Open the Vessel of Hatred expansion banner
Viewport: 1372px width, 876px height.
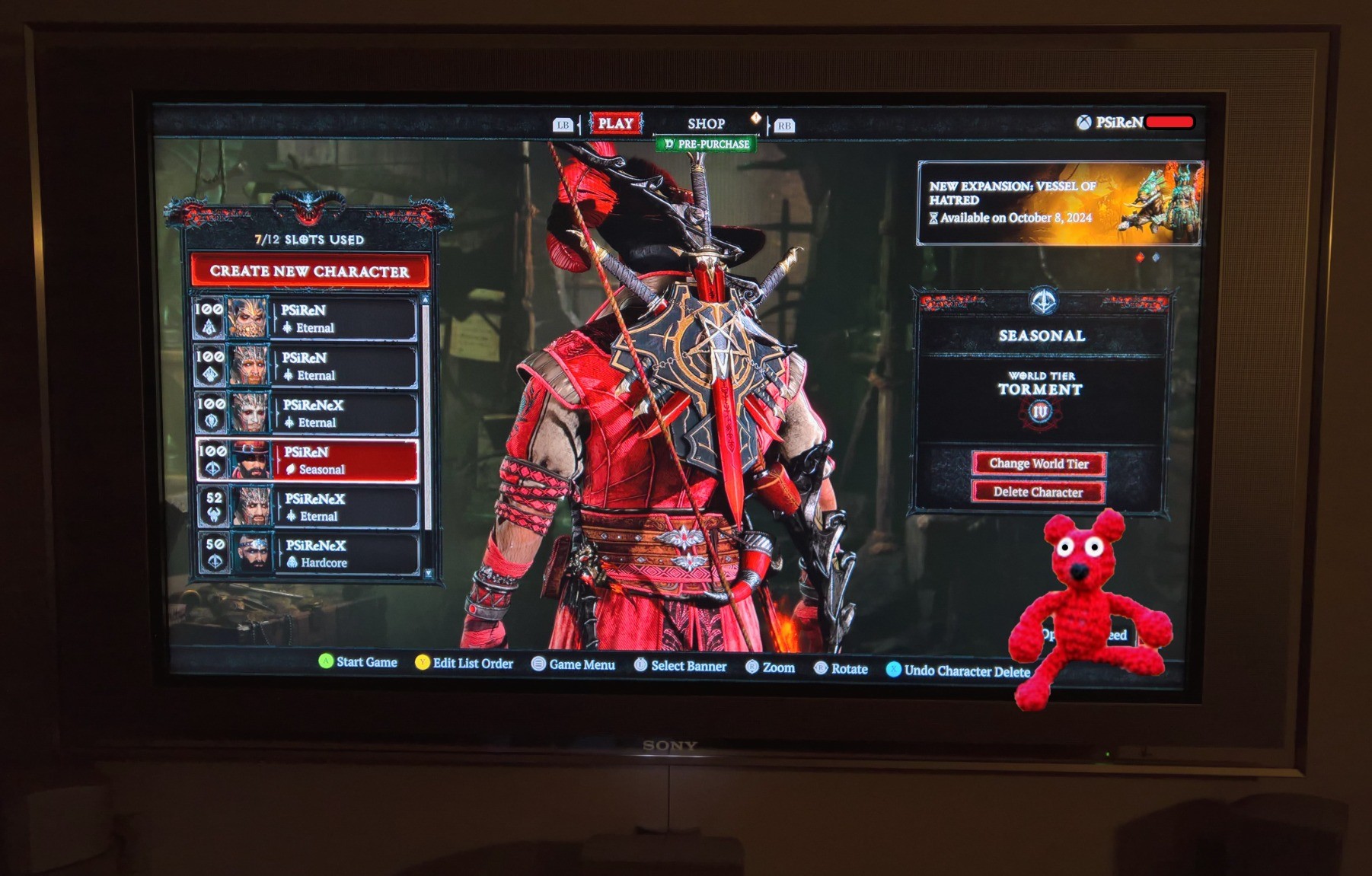1059,203
